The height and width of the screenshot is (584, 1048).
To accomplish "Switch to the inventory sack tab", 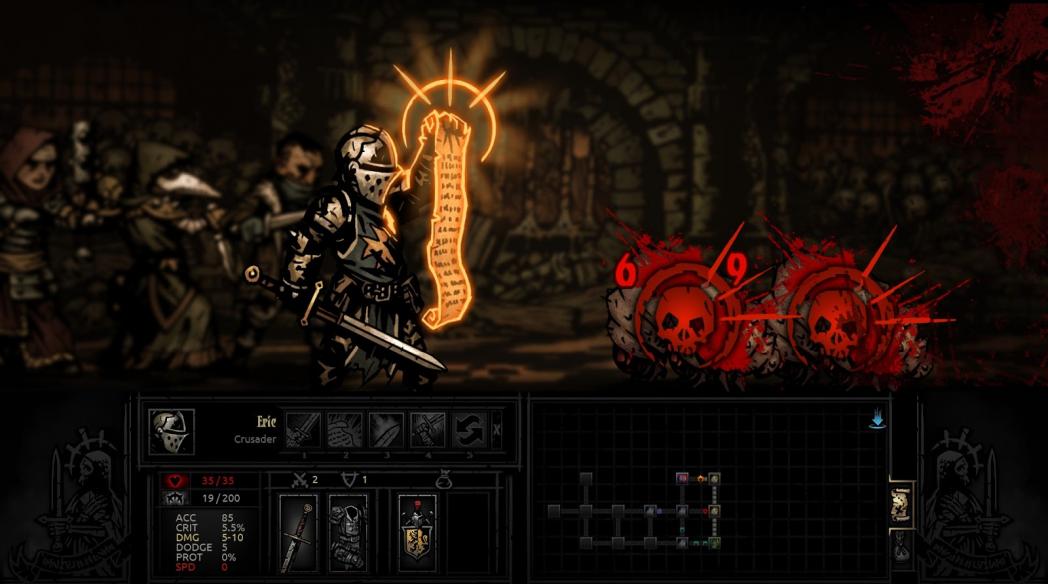I will tap(900, 548).
